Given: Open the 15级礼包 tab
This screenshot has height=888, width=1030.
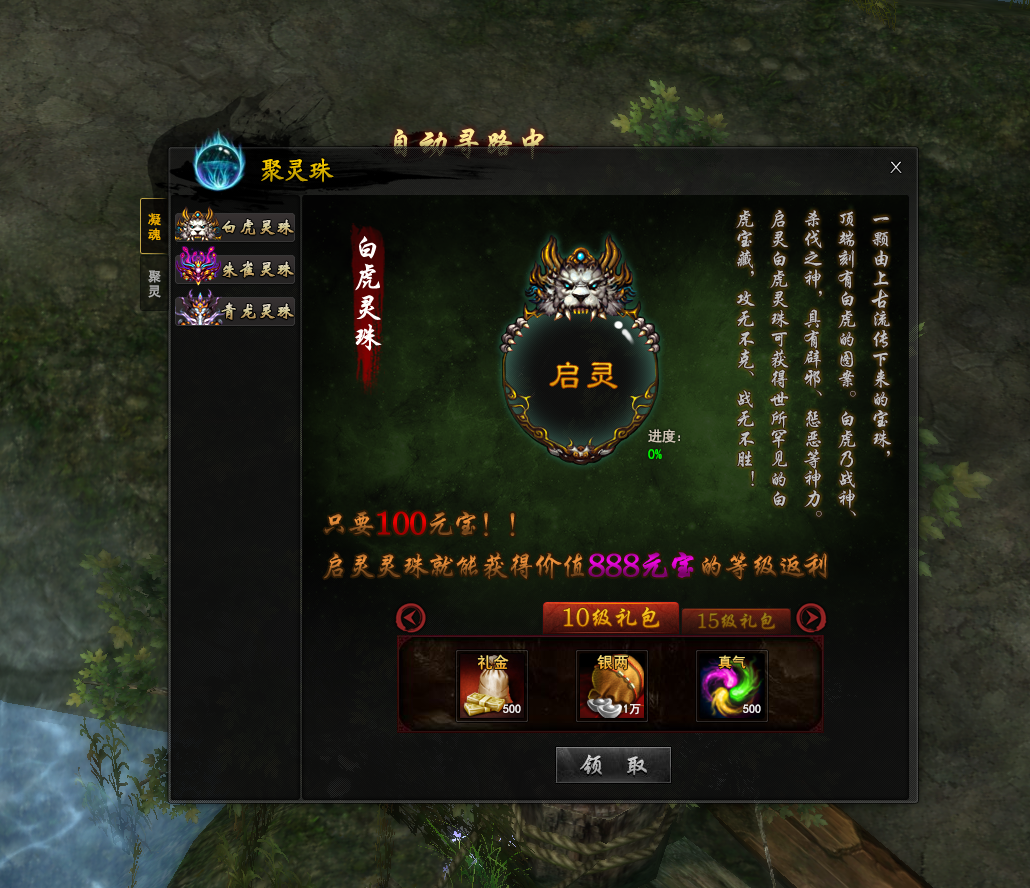Looking at the screenshot, I should click(736, 620).
